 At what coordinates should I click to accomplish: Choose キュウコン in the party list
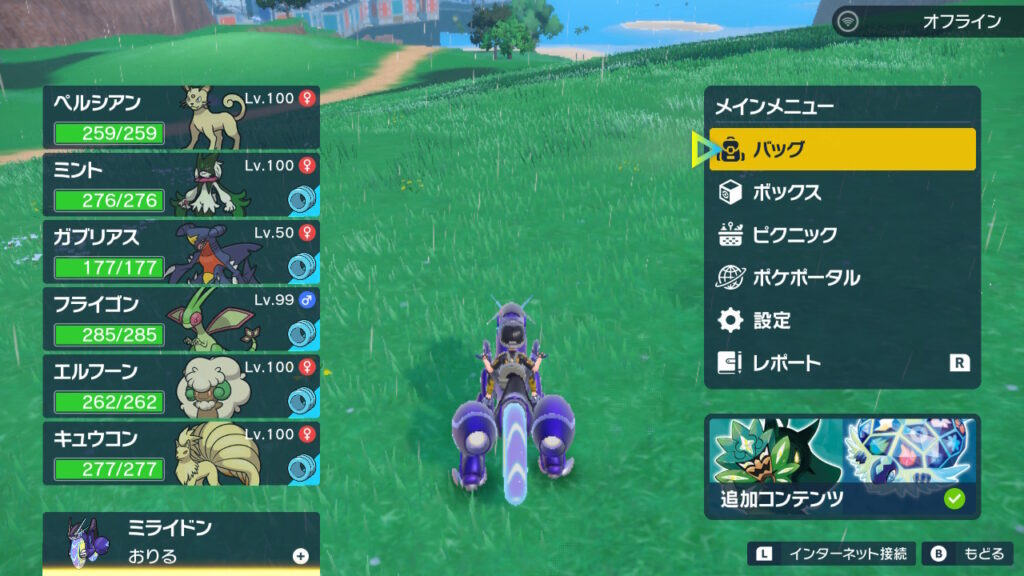181,452
